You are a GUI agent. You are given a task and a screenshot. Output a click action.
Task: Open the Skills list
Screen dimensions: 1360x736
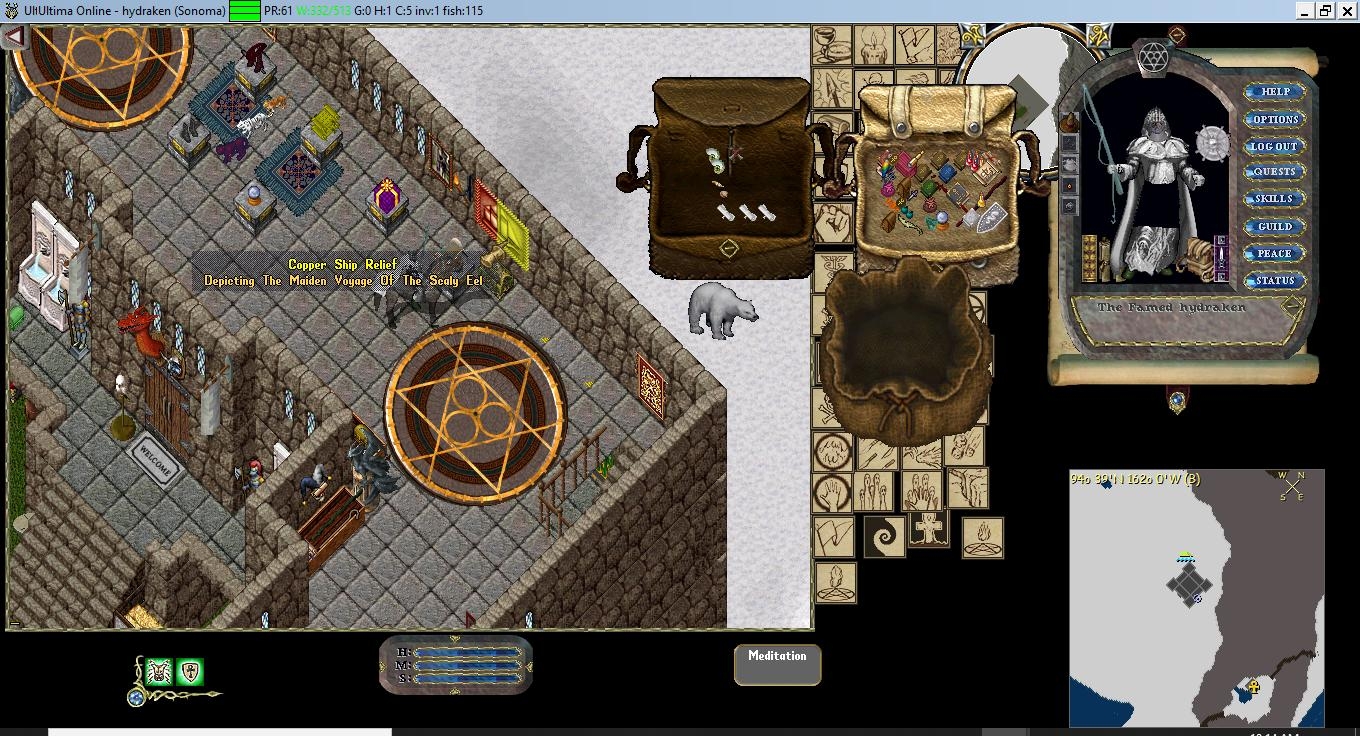[1274, 198]
